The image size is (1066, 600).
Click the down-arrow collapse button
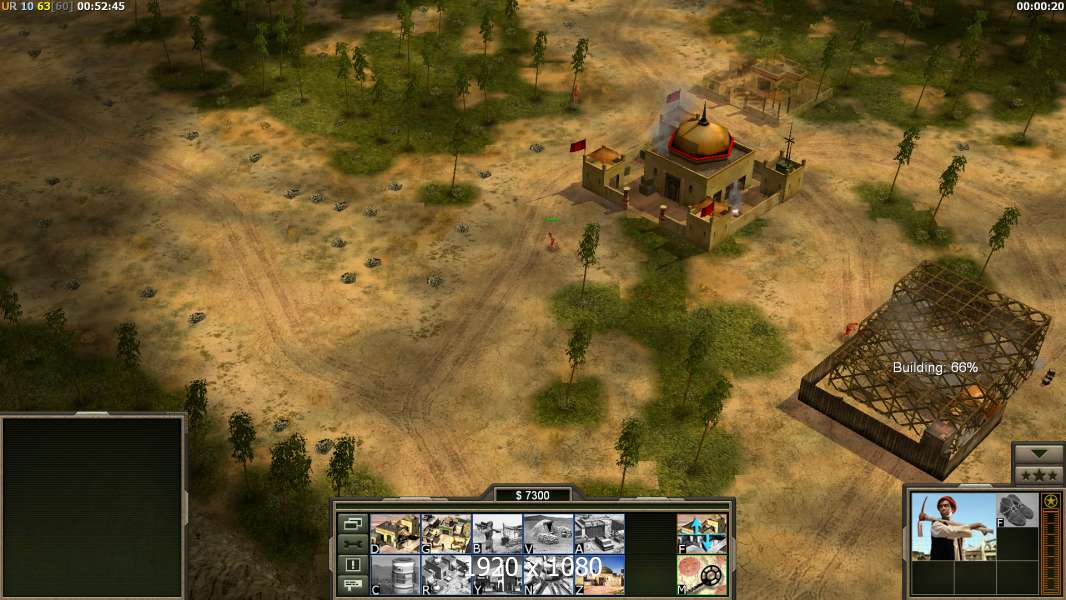click(x=1038, y=454)
